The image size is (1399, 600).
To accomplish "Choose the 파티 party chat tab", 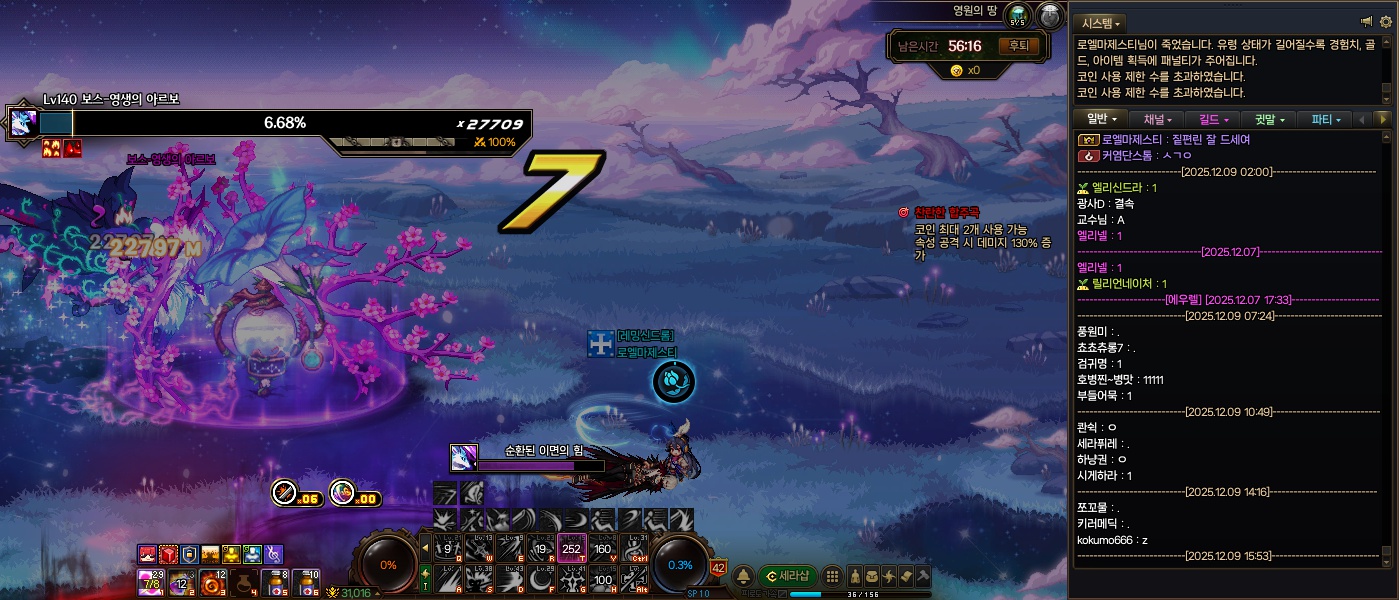I will (x=1325, y=119).
